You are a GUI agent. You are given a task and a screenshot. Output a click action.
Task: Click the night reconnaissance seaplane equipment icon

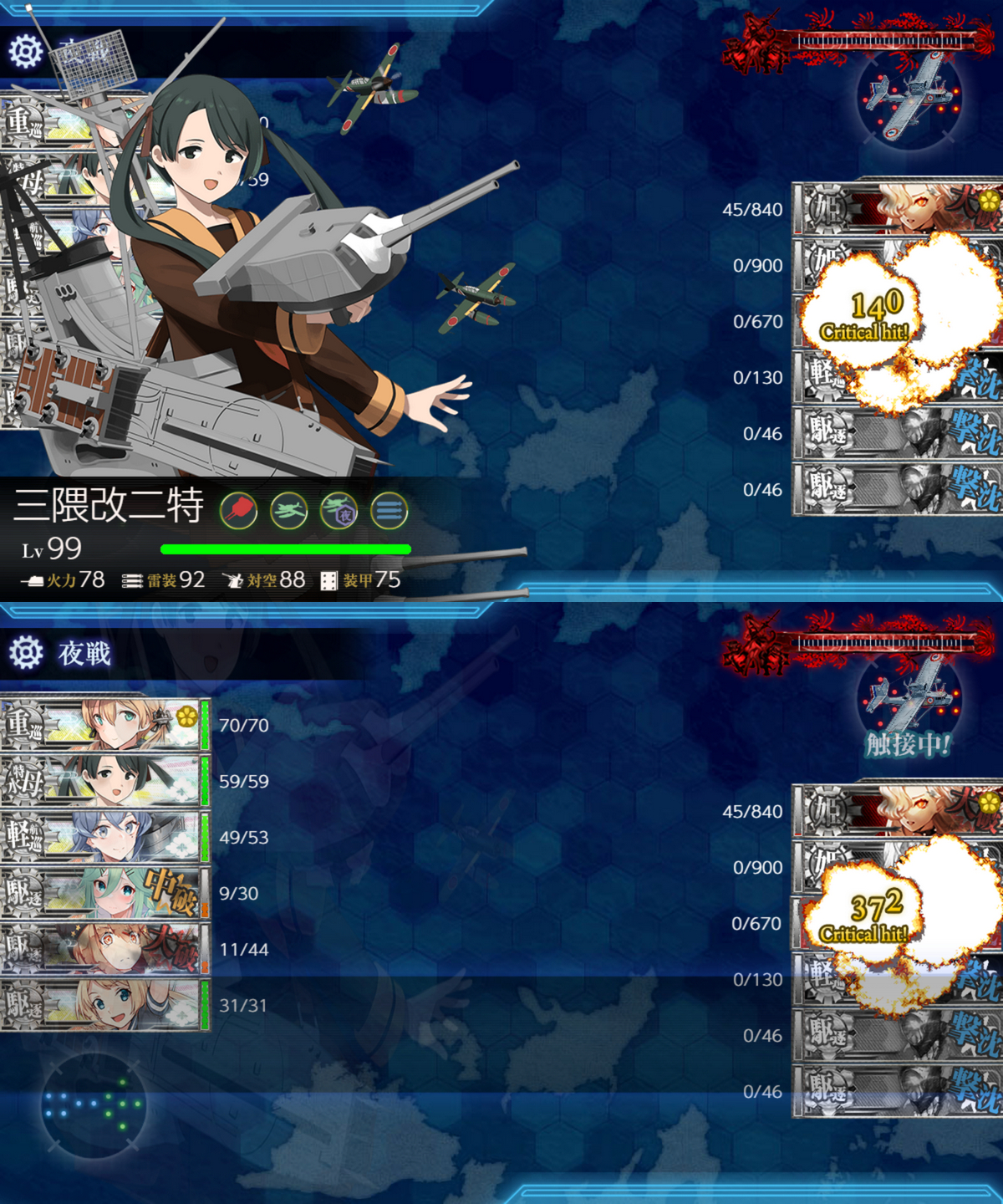339,510
